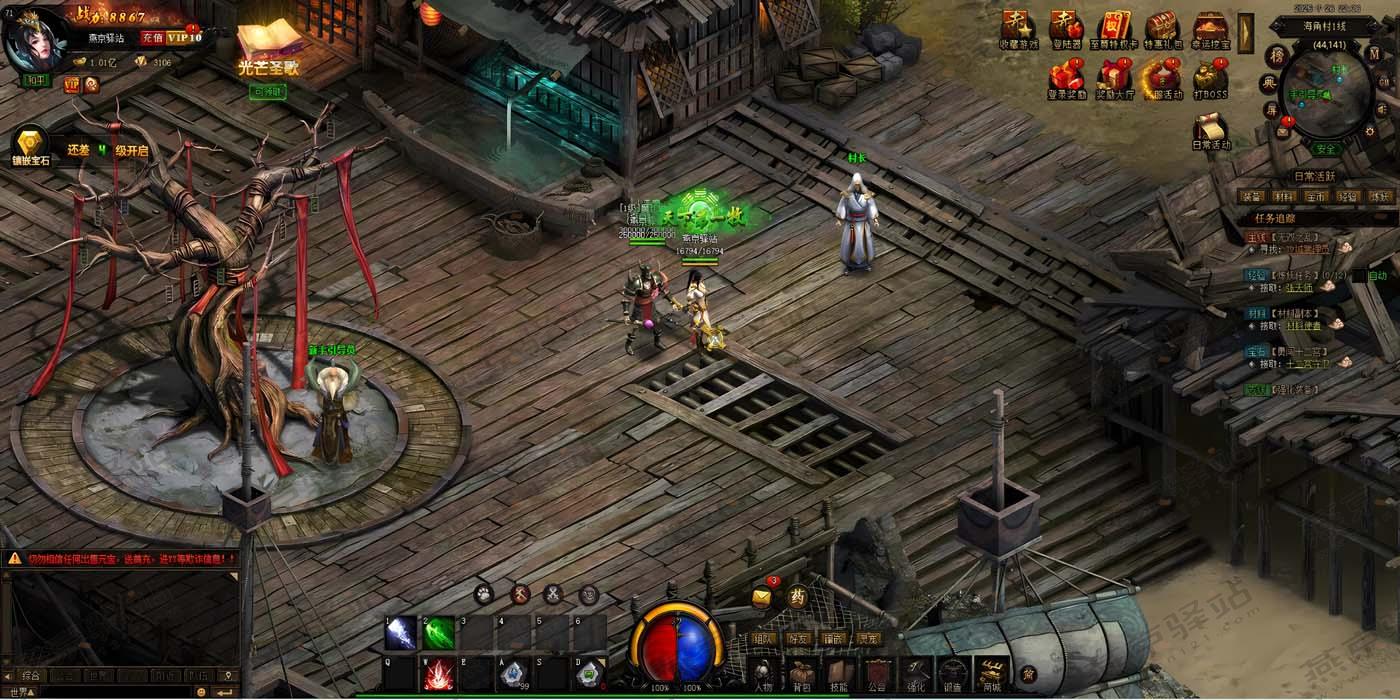1400x700 pixels.
Task: Click the circular minimap
Action: click(x=1328, y=91)
